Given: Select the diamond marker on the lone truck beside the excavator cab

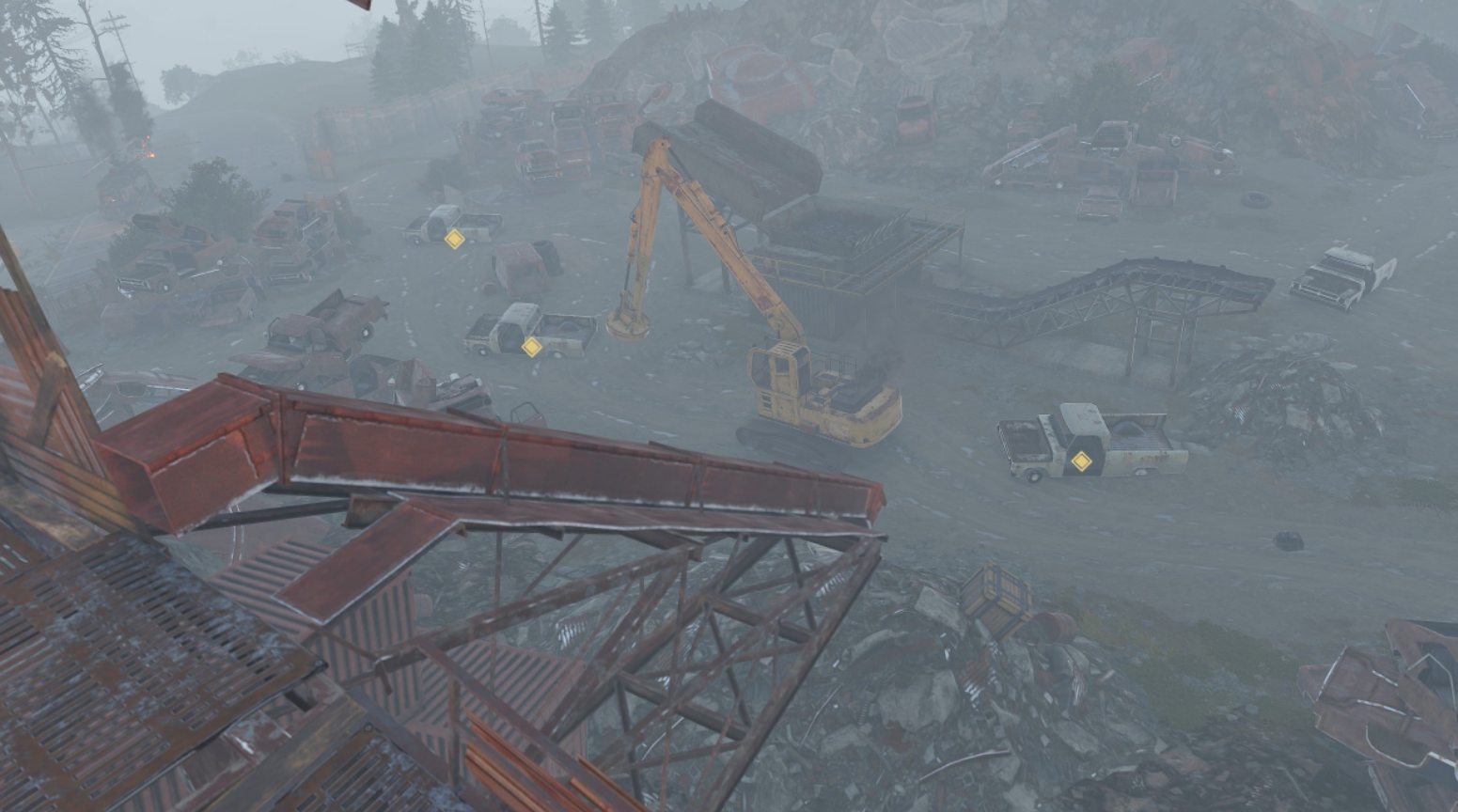Looking at the screenshot, I should click(x=1081, y=461).
